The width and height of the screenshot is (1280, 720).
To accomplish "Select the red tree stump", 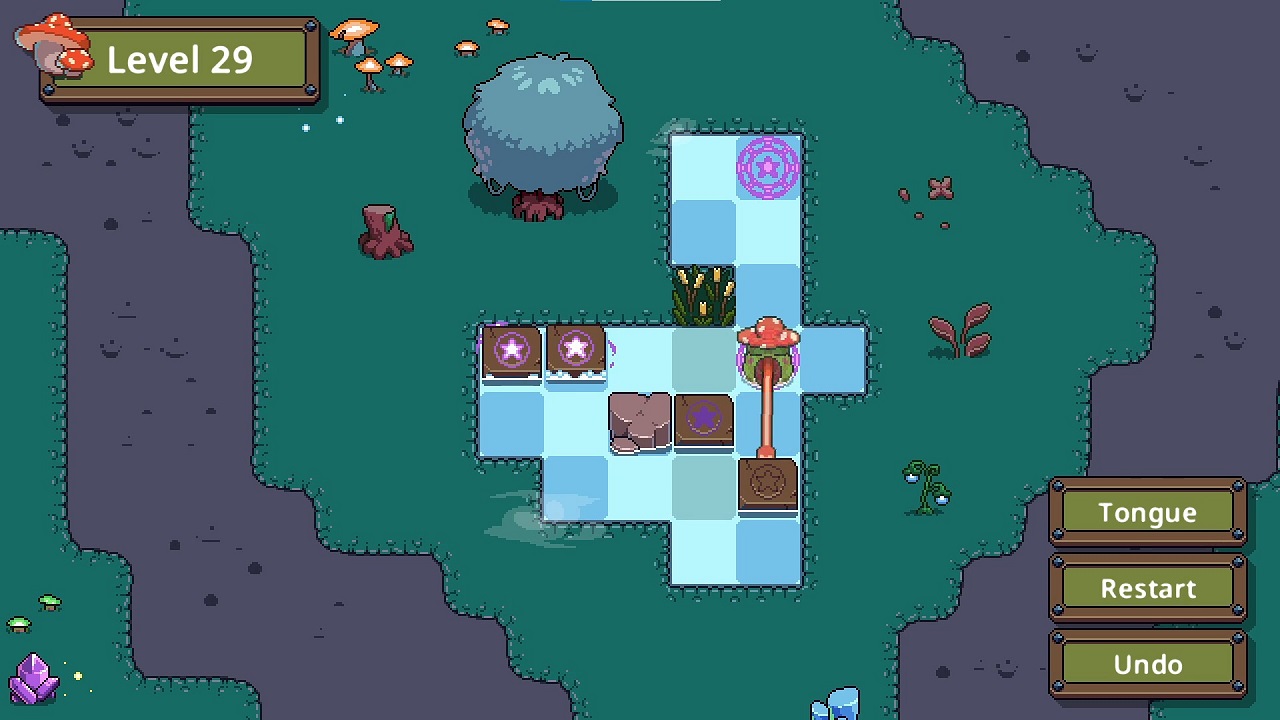I will tap(385, 232).
